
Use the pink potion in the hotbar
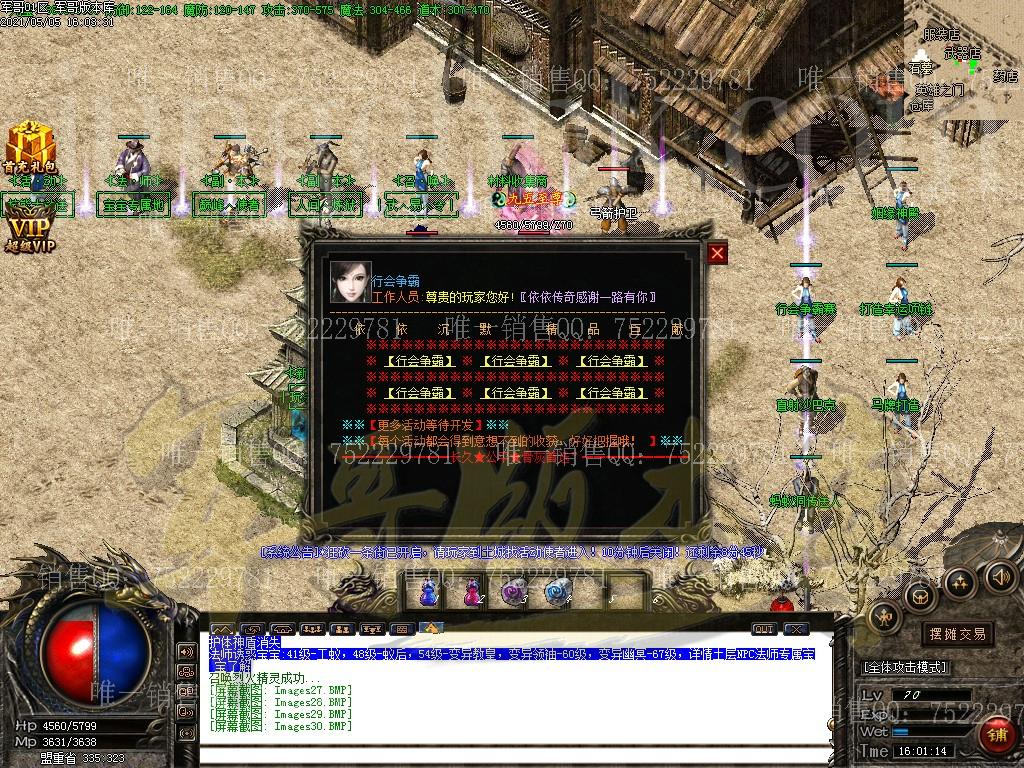[471, 594]
